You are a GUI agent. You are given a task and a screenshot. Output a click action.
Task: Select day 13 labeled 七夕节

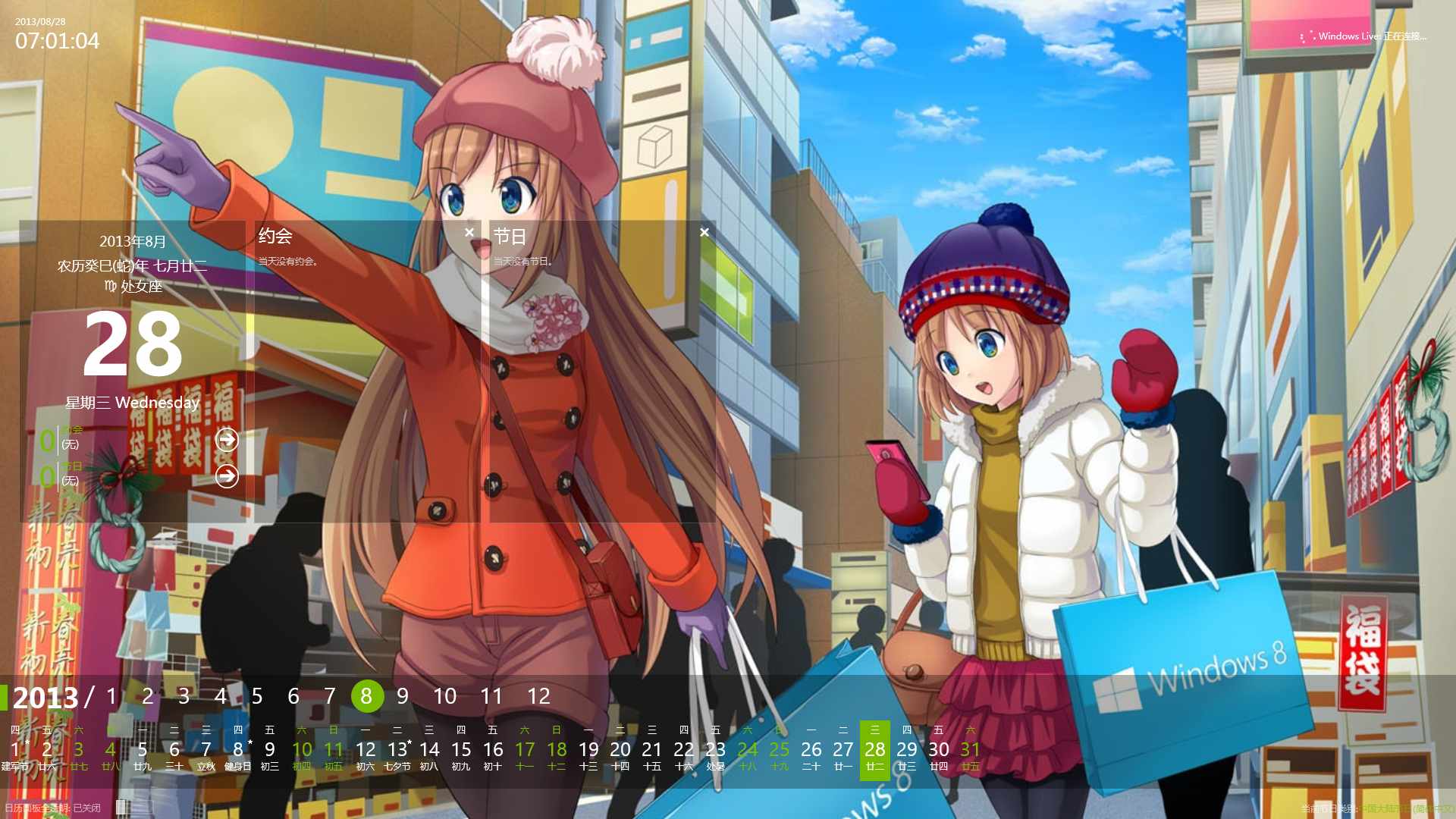397,751
